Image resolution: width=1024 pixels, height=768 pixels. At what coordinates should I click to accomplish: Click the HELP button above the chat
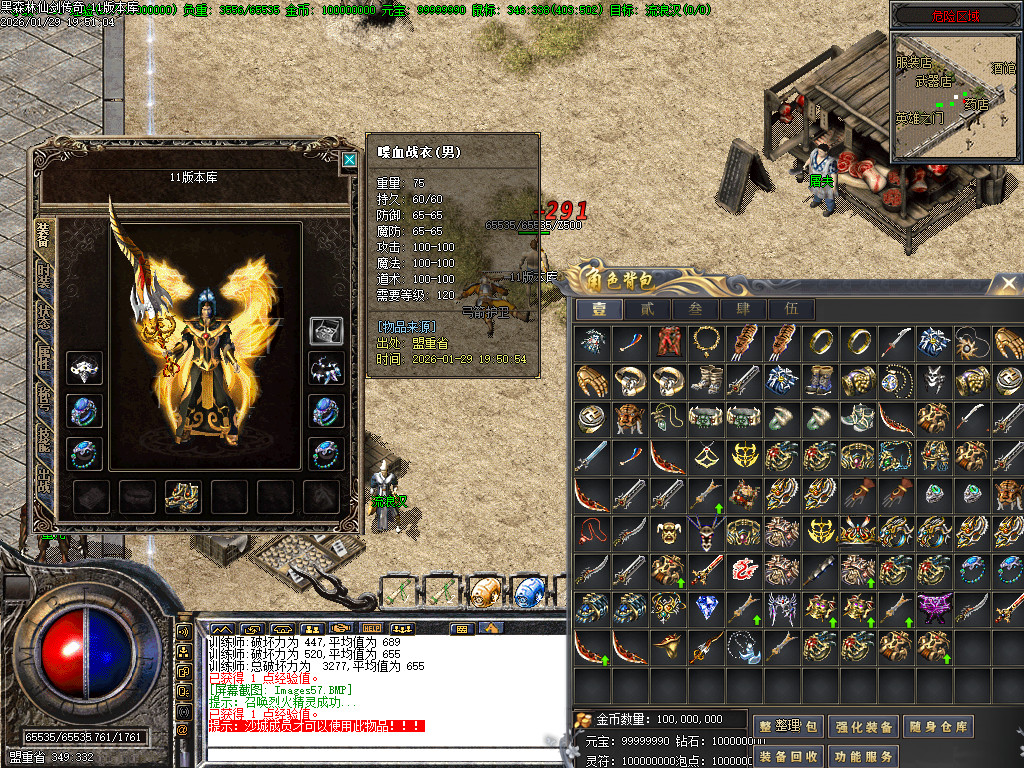tap(372, 628)
